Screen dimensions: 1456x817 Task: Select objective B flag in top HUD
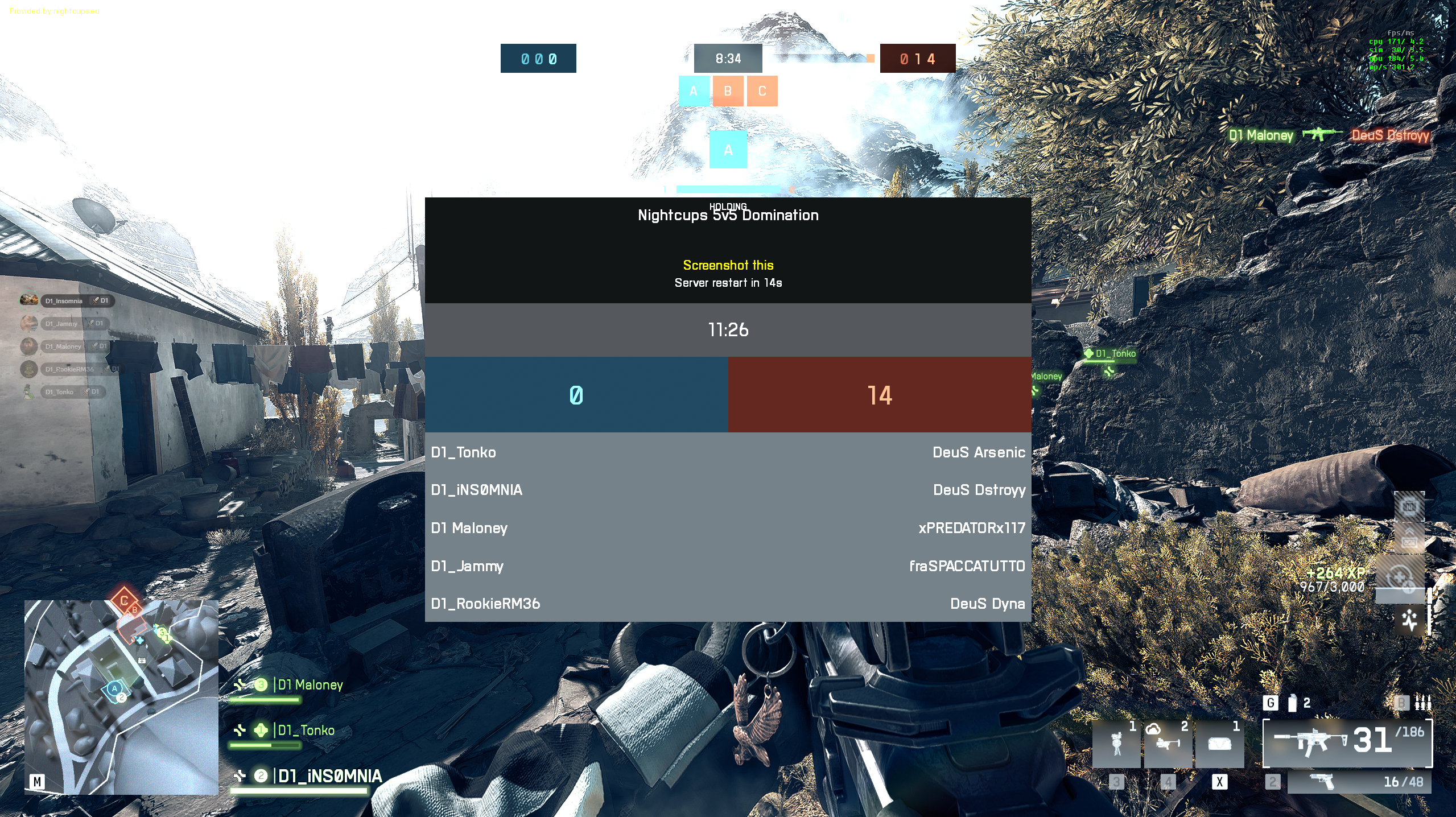(x=728, y=91)
